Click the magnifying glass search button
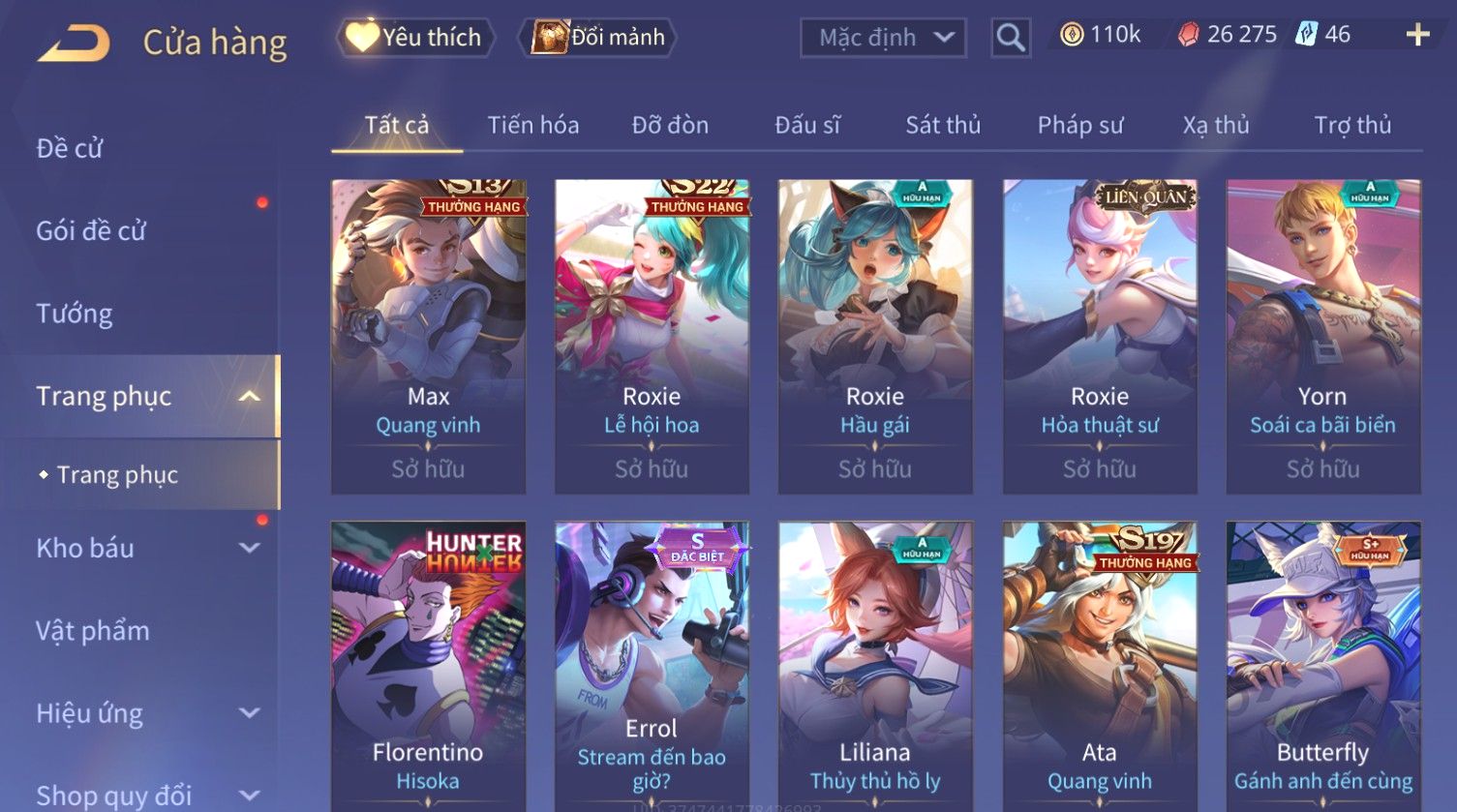1457x812 pixels. 1010,38
